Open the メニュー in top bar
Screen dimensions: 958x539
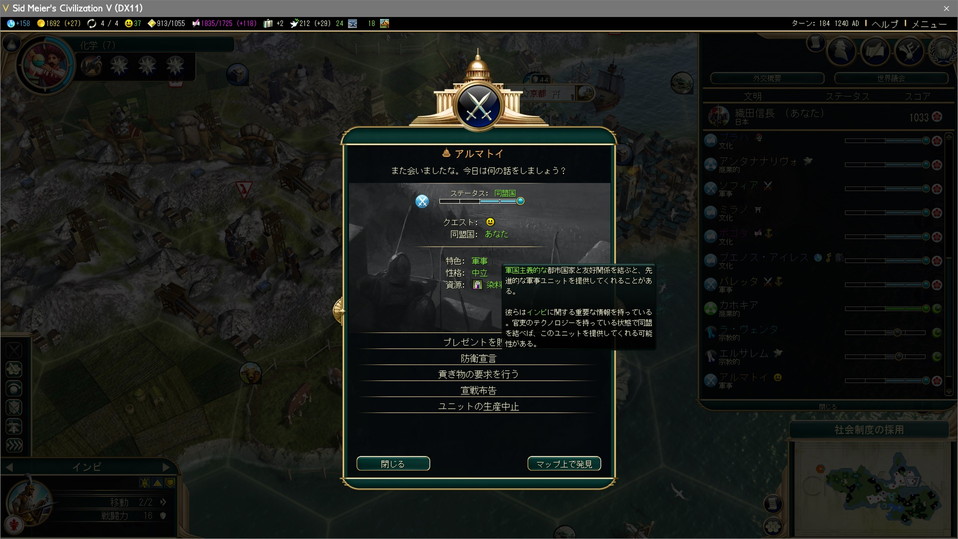[x=929, y=24]
